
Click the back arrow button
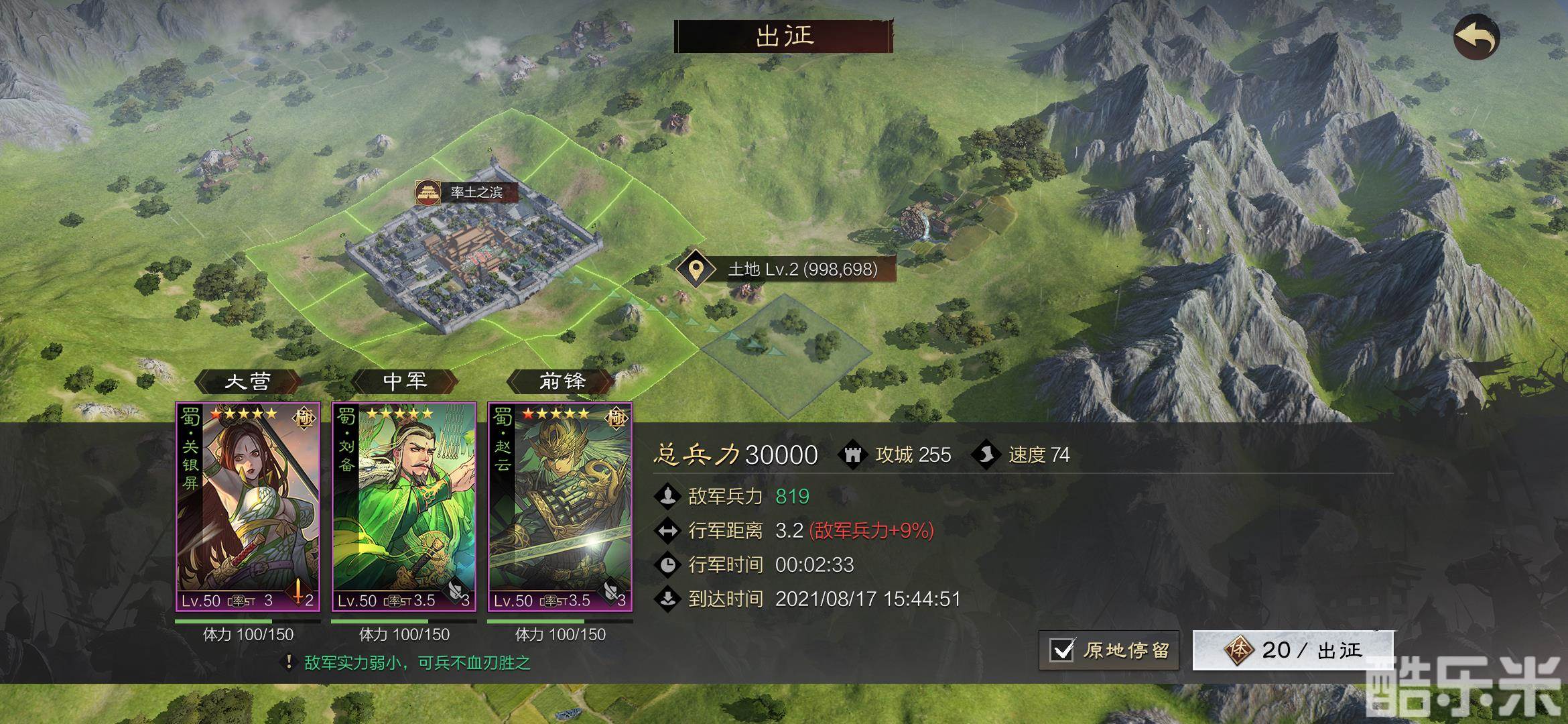pos(1476,36)
